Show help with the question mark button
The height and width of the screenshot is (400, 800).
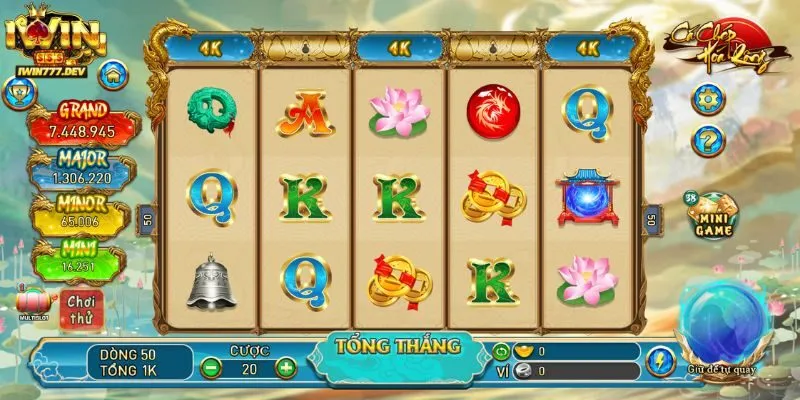pyautogui.click(x=708, y=138)
